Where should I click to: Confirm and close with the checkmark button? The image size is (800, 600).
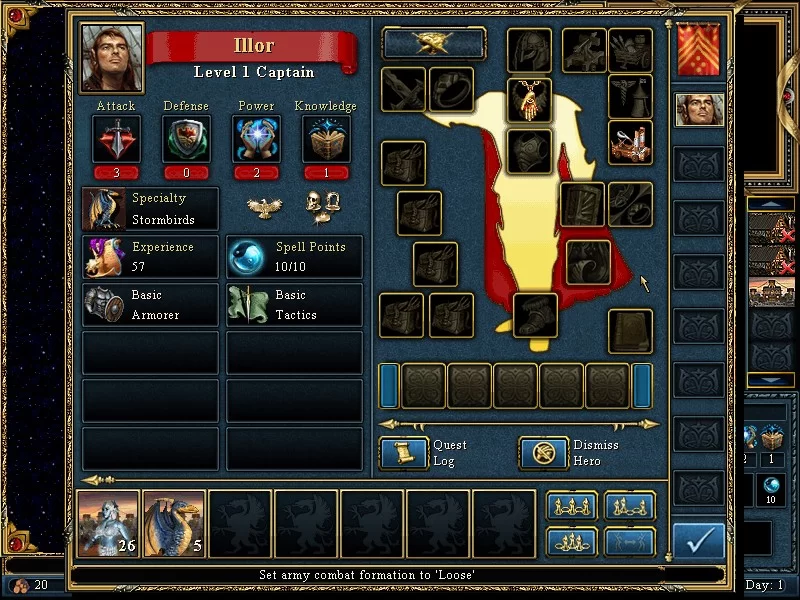tap(699, 541)
